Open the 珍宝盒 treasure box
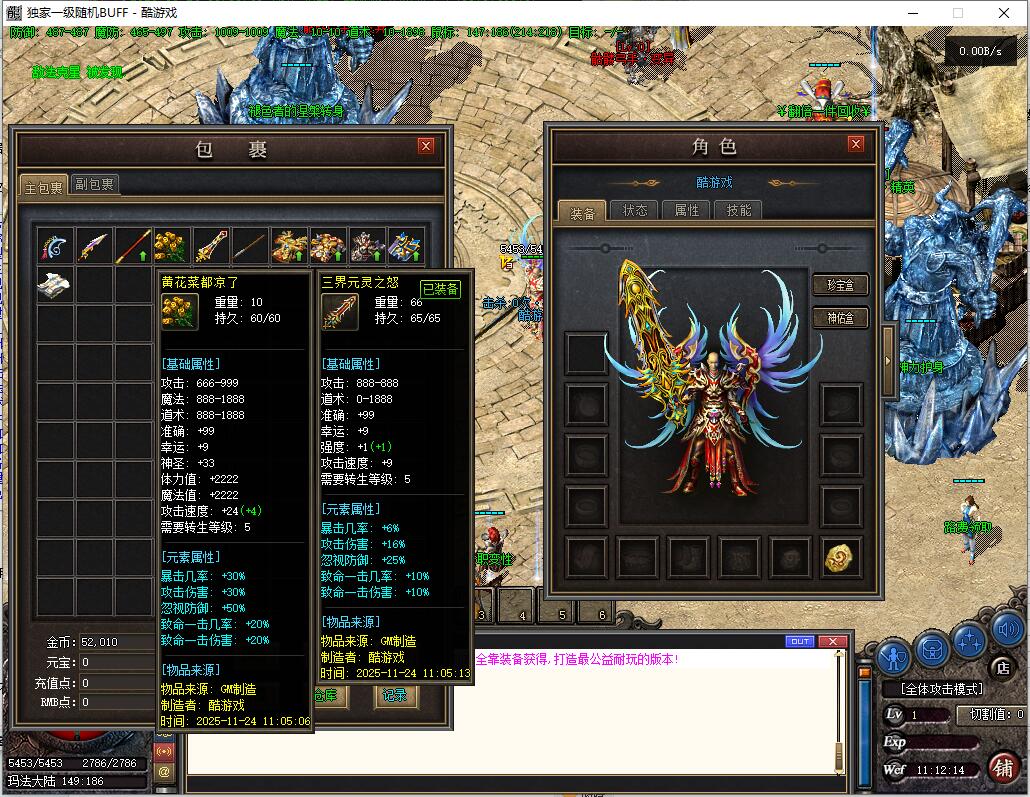Image resolution: width=1030 pixels, height=797 pixels. click(x=840, y=285)
